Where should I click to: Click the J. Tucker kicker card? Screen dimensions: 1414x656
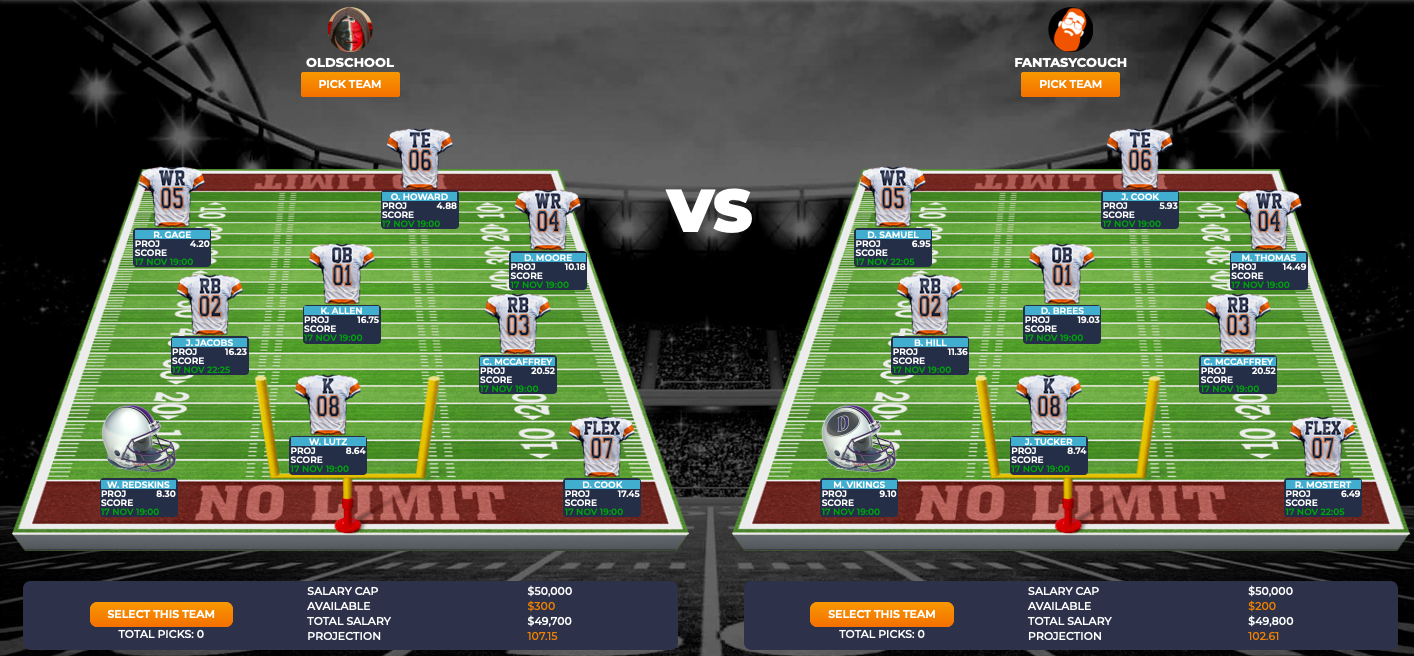click(1048, 455)
